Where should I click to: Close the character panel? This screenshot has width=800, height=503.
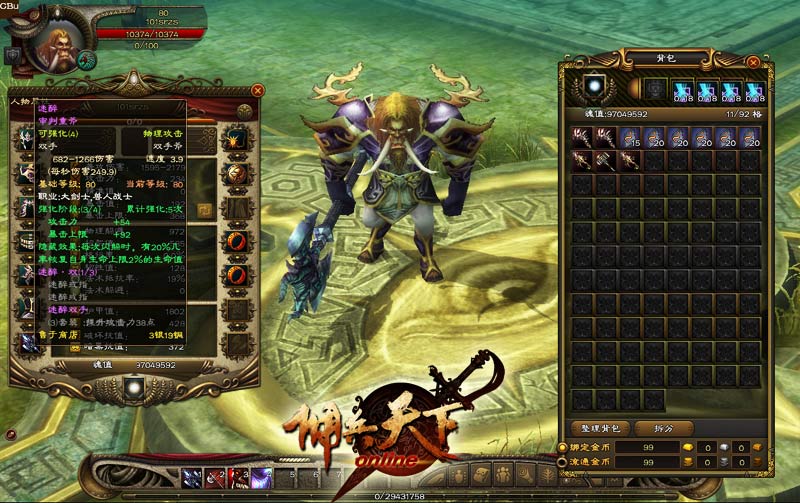[x=258, y=90]
